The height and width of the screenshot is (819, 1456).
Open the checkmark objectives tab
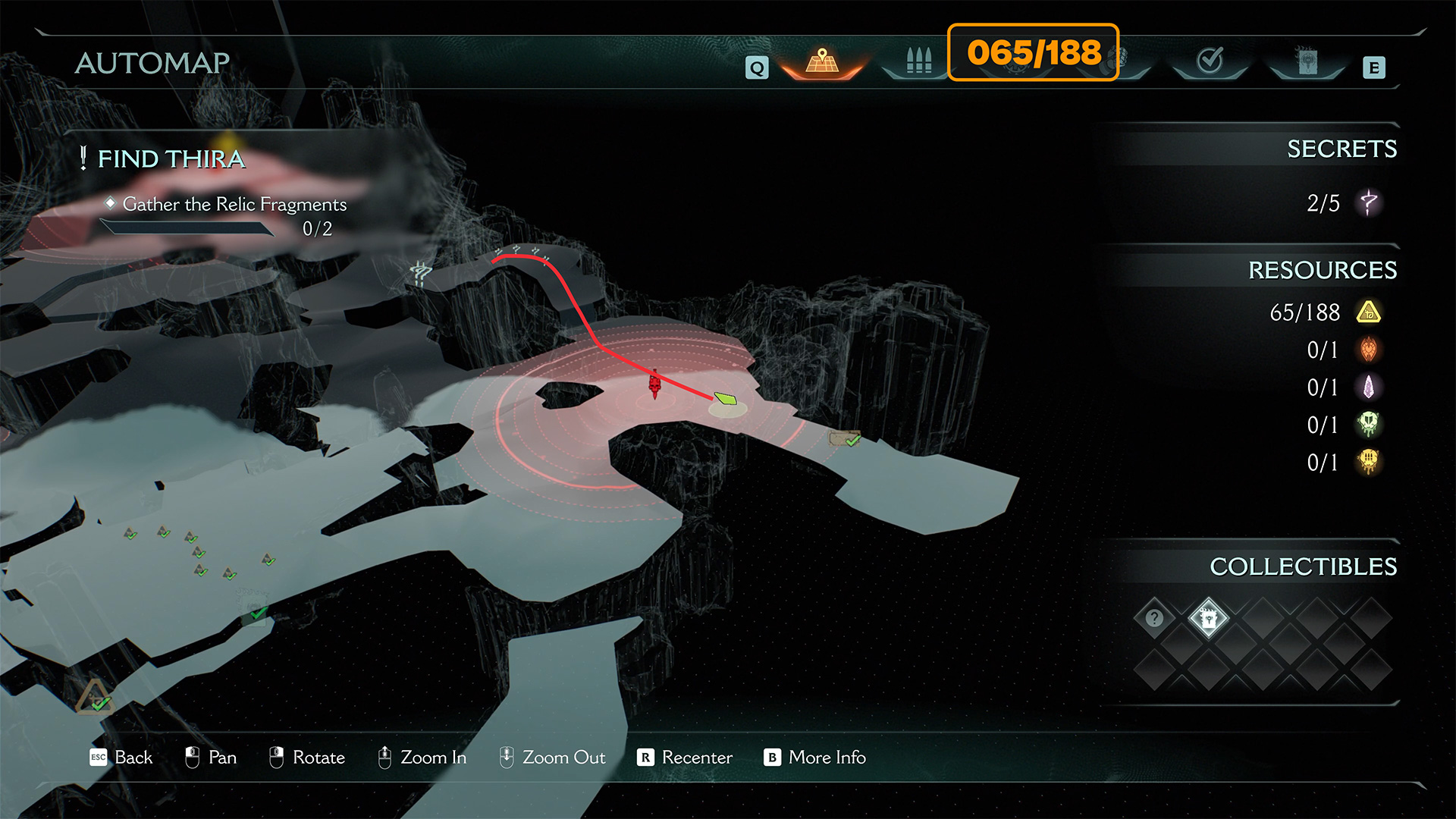[x=1210, y=61]
